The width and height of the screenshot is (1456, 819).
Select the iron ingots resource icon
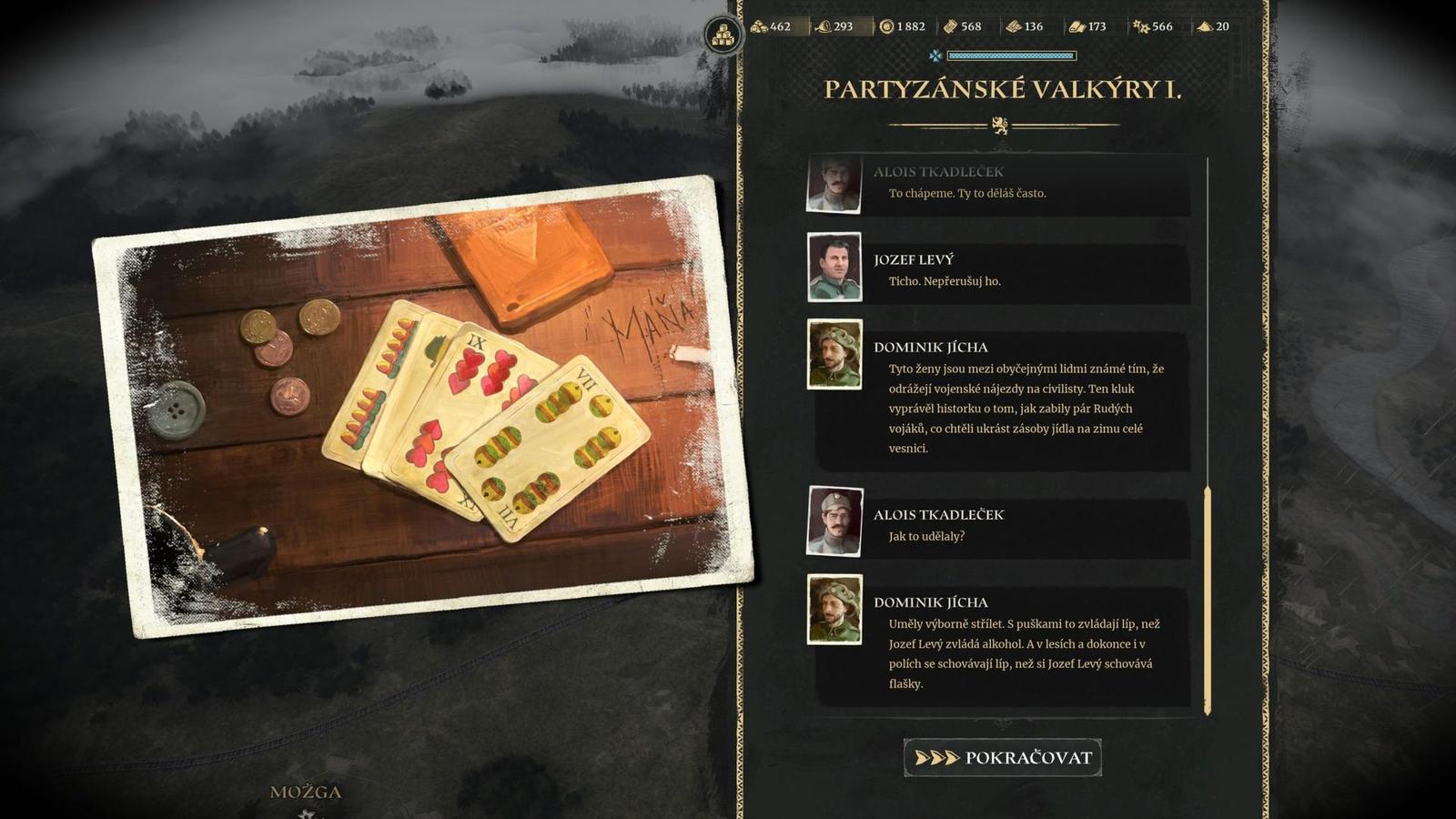[1013, 27]
